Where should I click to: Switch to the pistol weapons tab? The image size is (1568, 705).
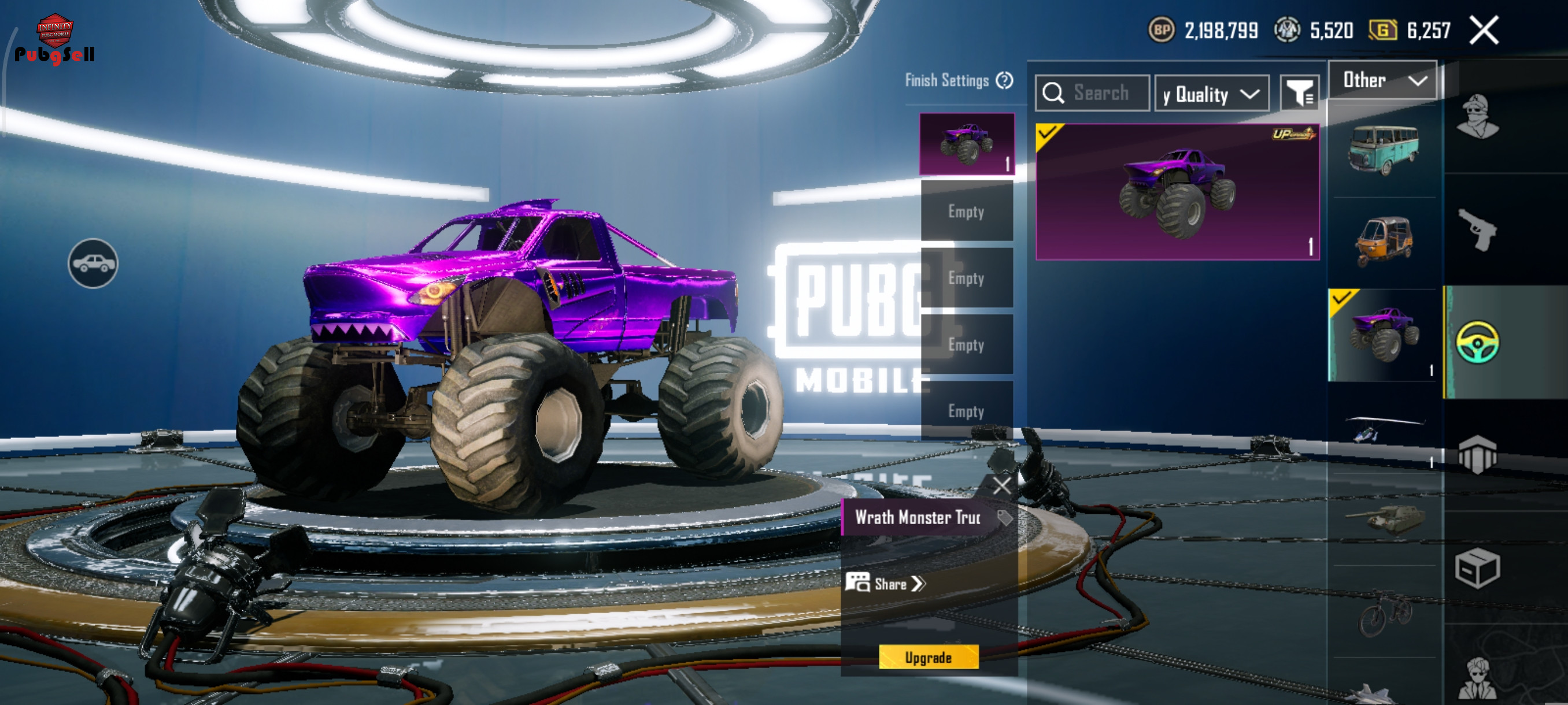click(x=1477, y=230)
